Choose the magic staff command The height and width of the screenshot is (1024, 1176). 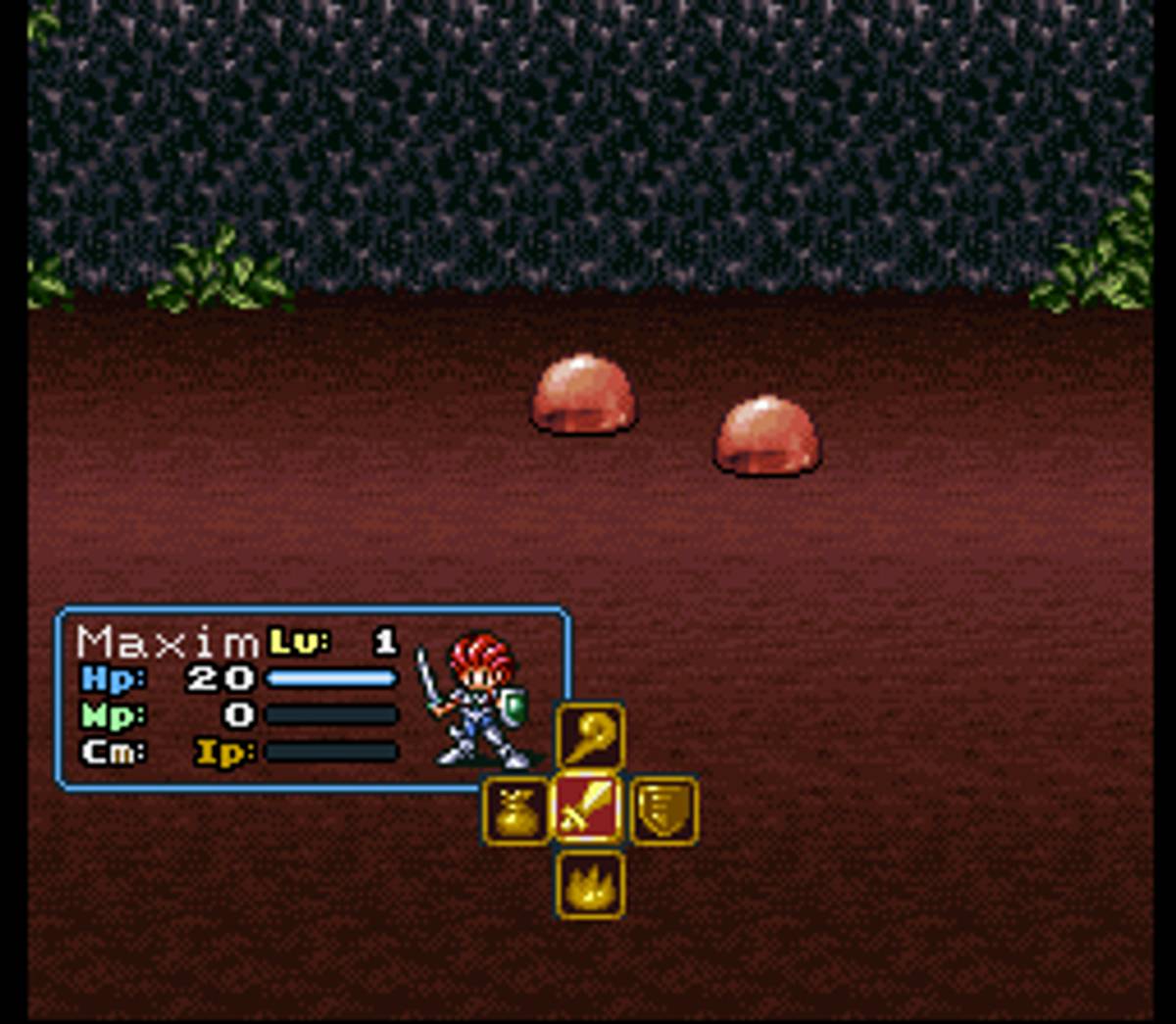pos(590,736)
